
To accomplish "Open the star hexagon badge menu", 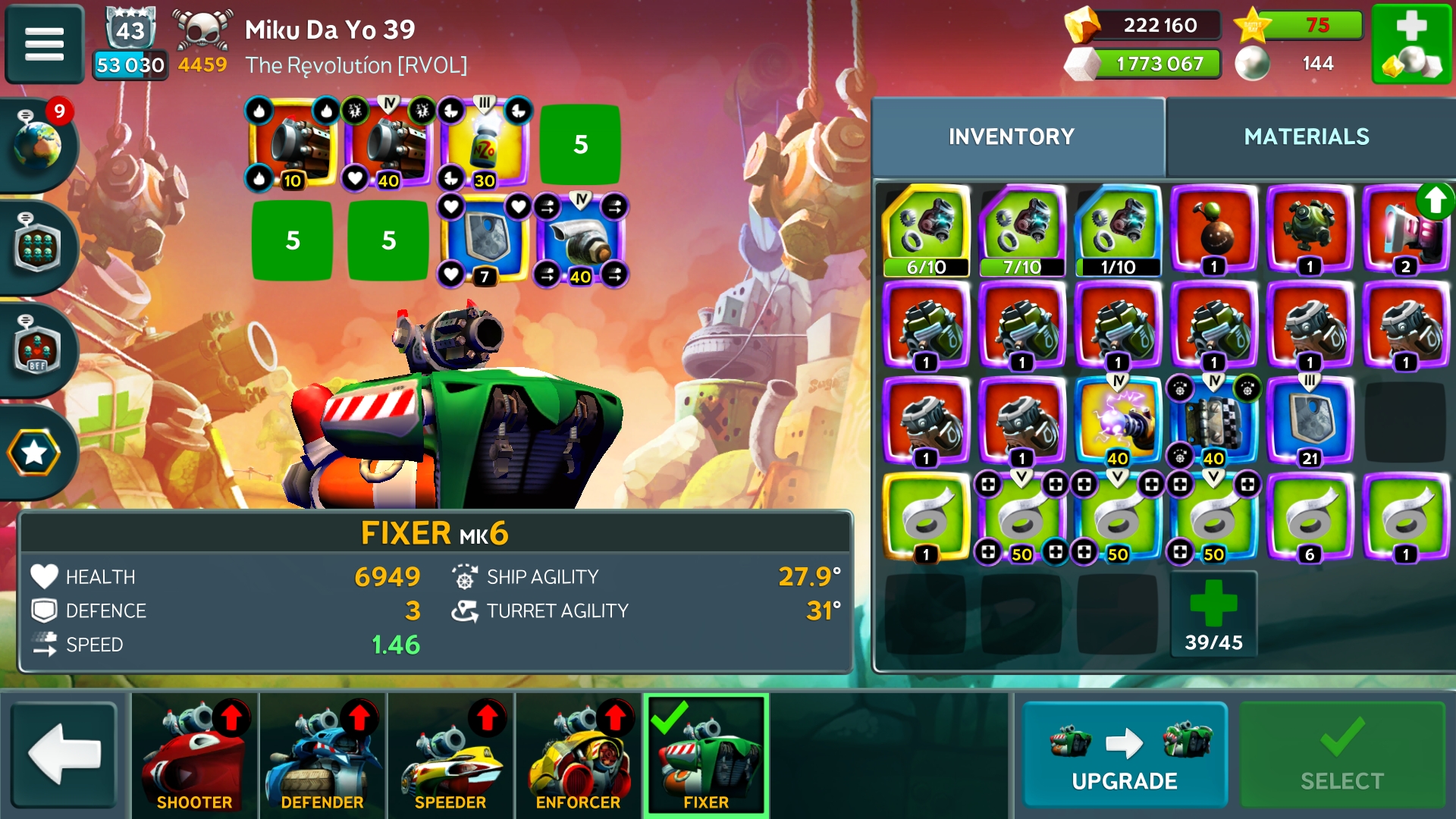I will point(35,453).
